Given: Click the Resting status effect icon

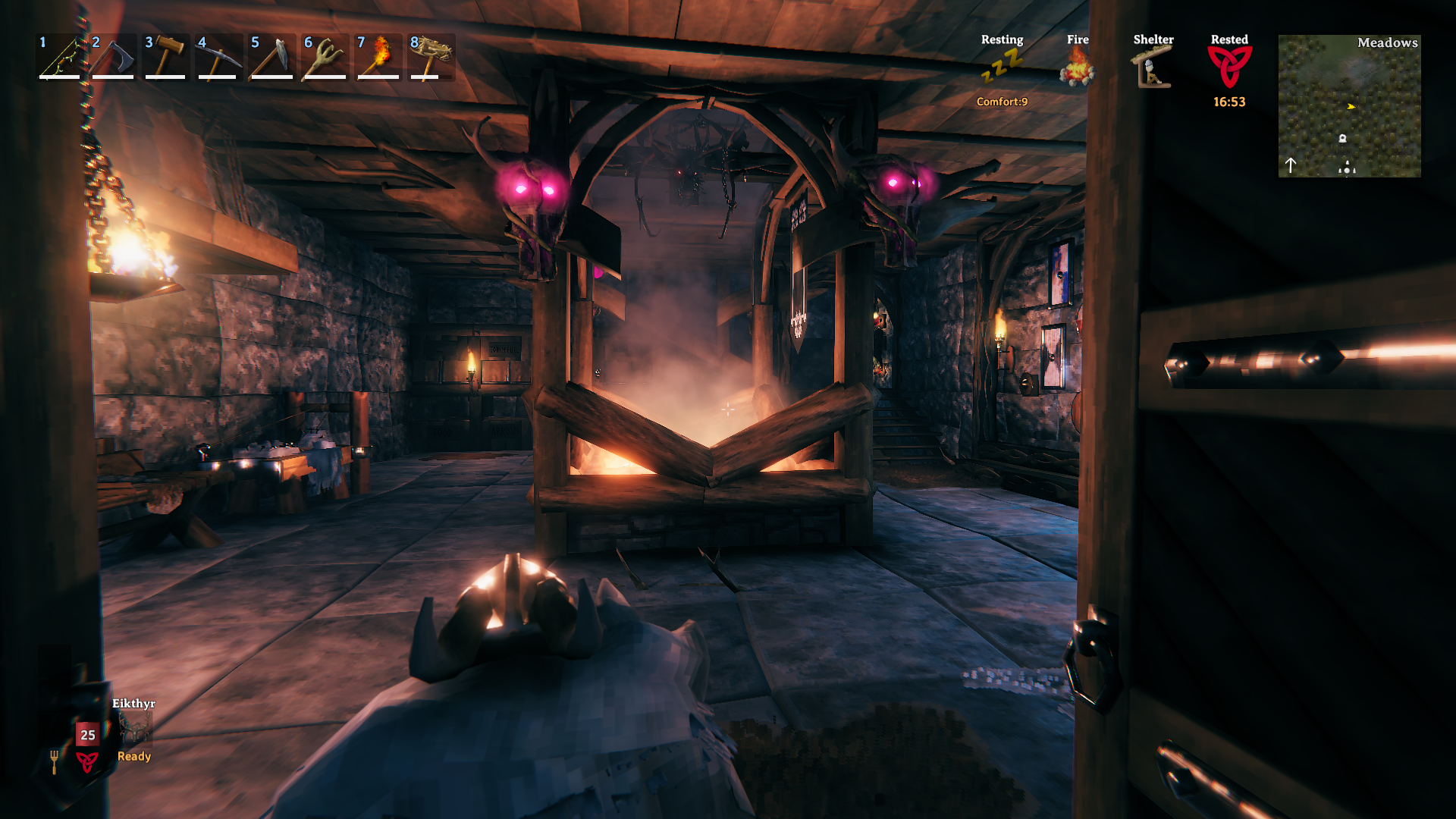Looking at the screenshot, I should click(1002, 67).
